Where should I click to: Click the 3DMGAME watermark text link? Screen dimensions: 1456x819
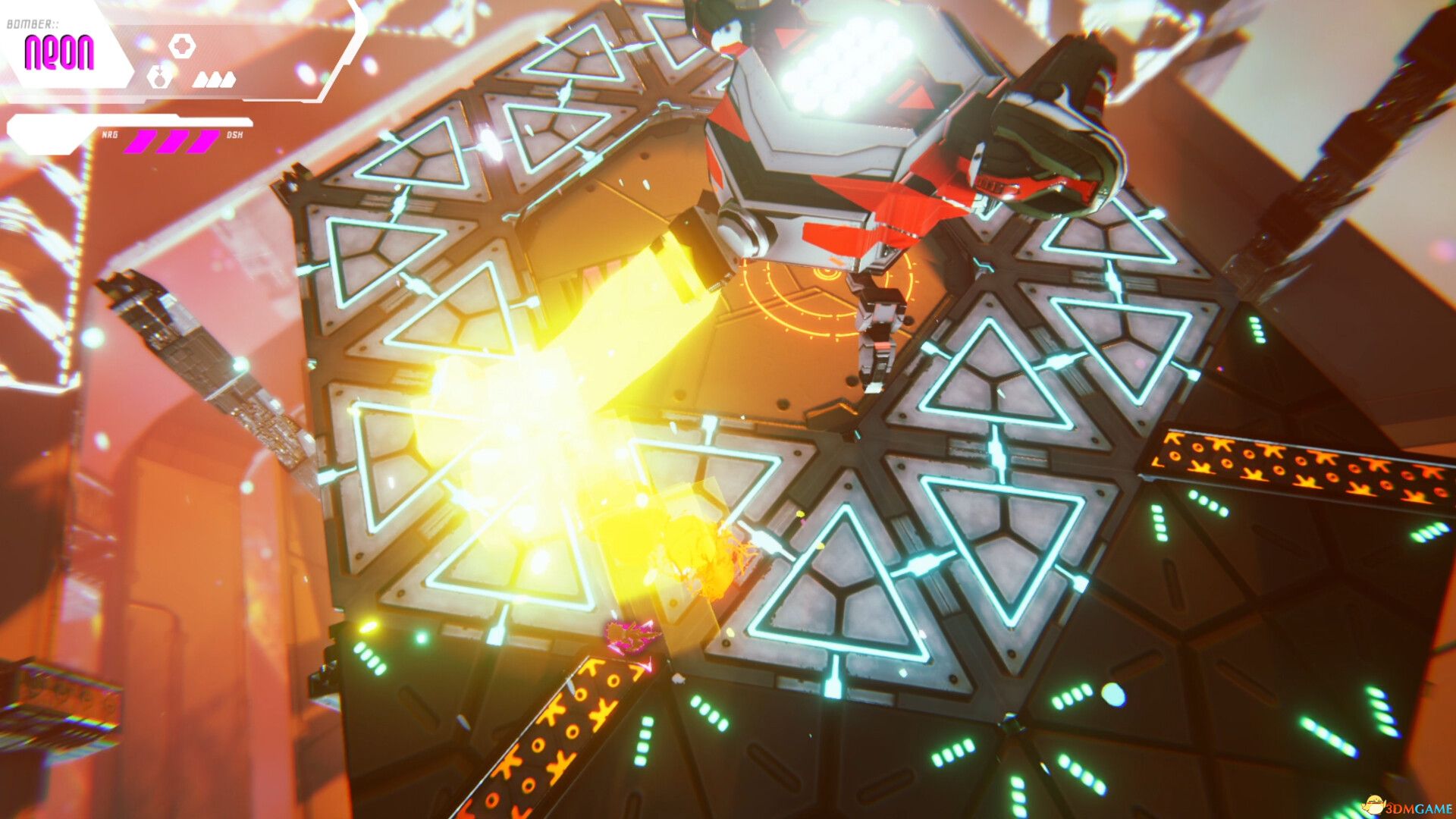[x=1420, y=808]
